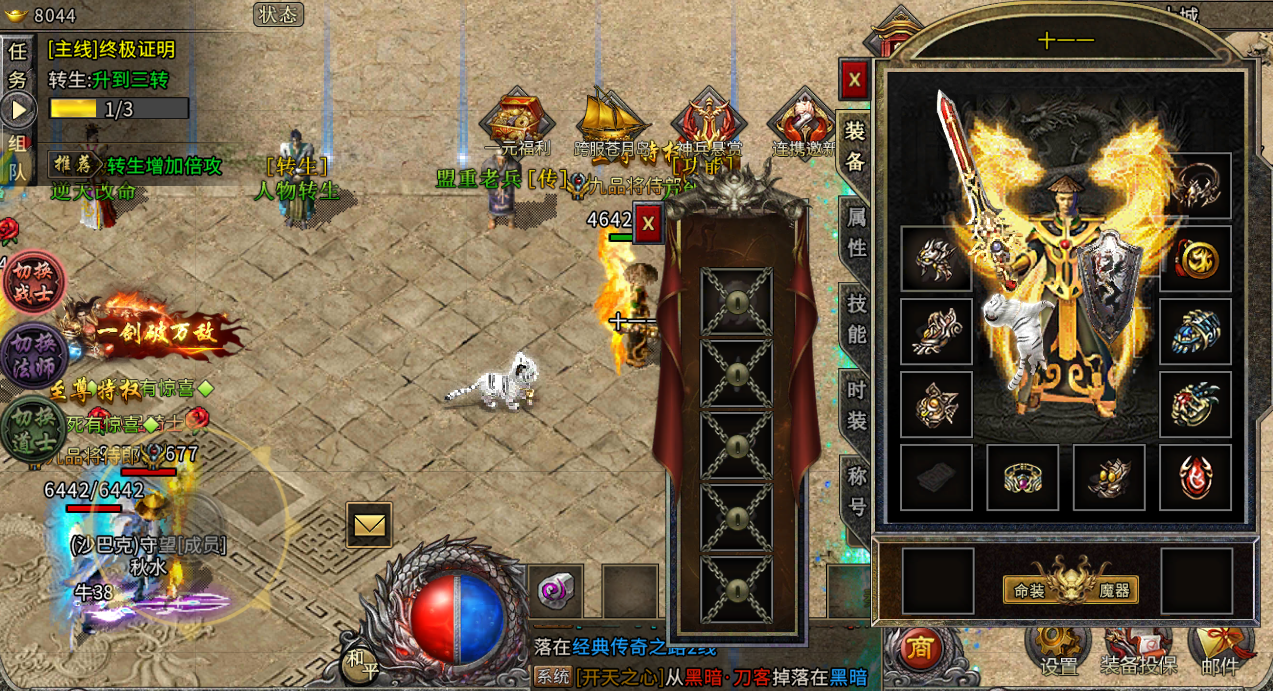Select the red flame gem equipment slot

[x=1195, y=478]
